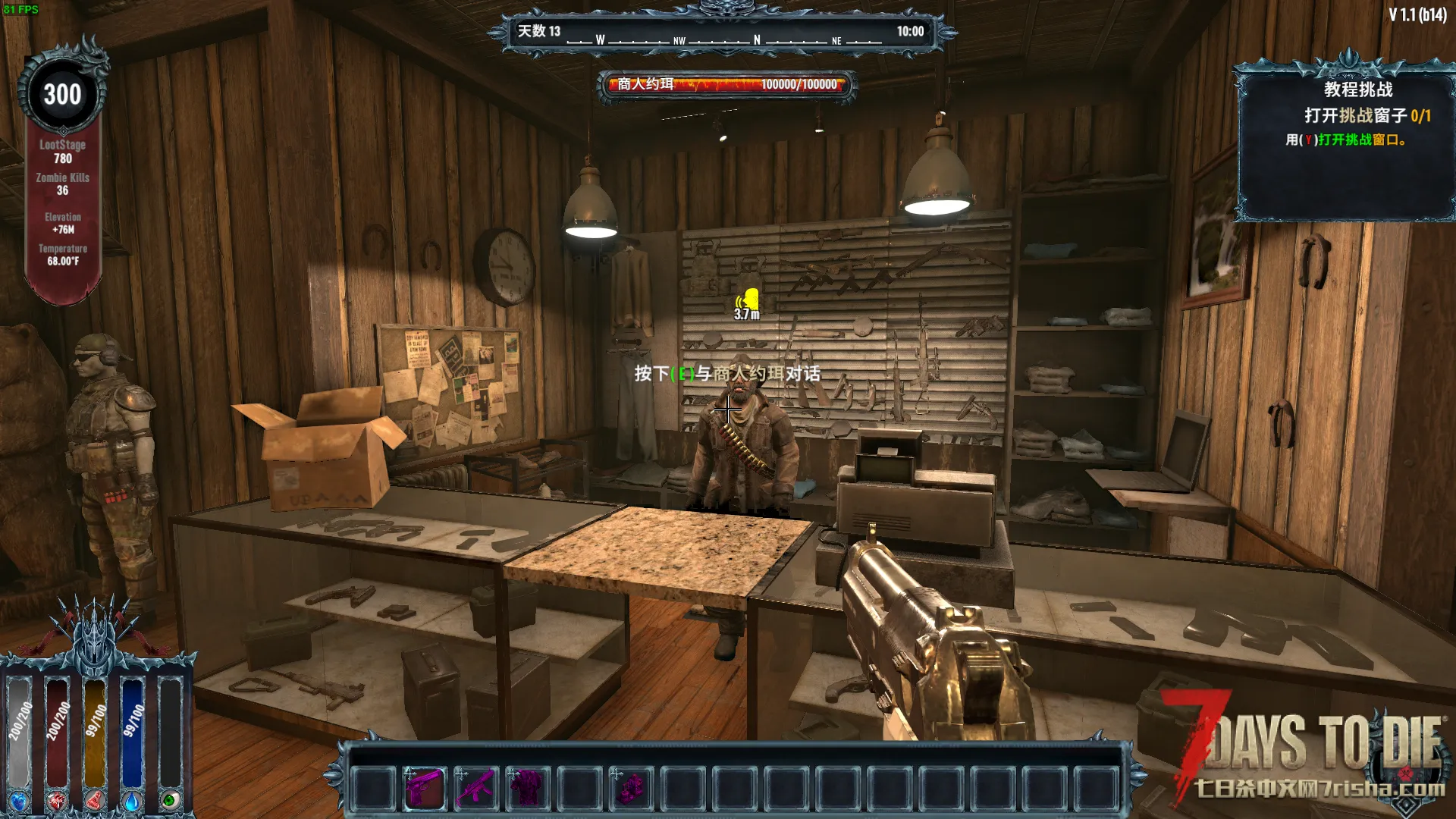Image resolution: width=1456 pixels, height=819 pixels.
Task: Click the green eye stealth icon
Action: pyautogui.click(x=170, y=801)
